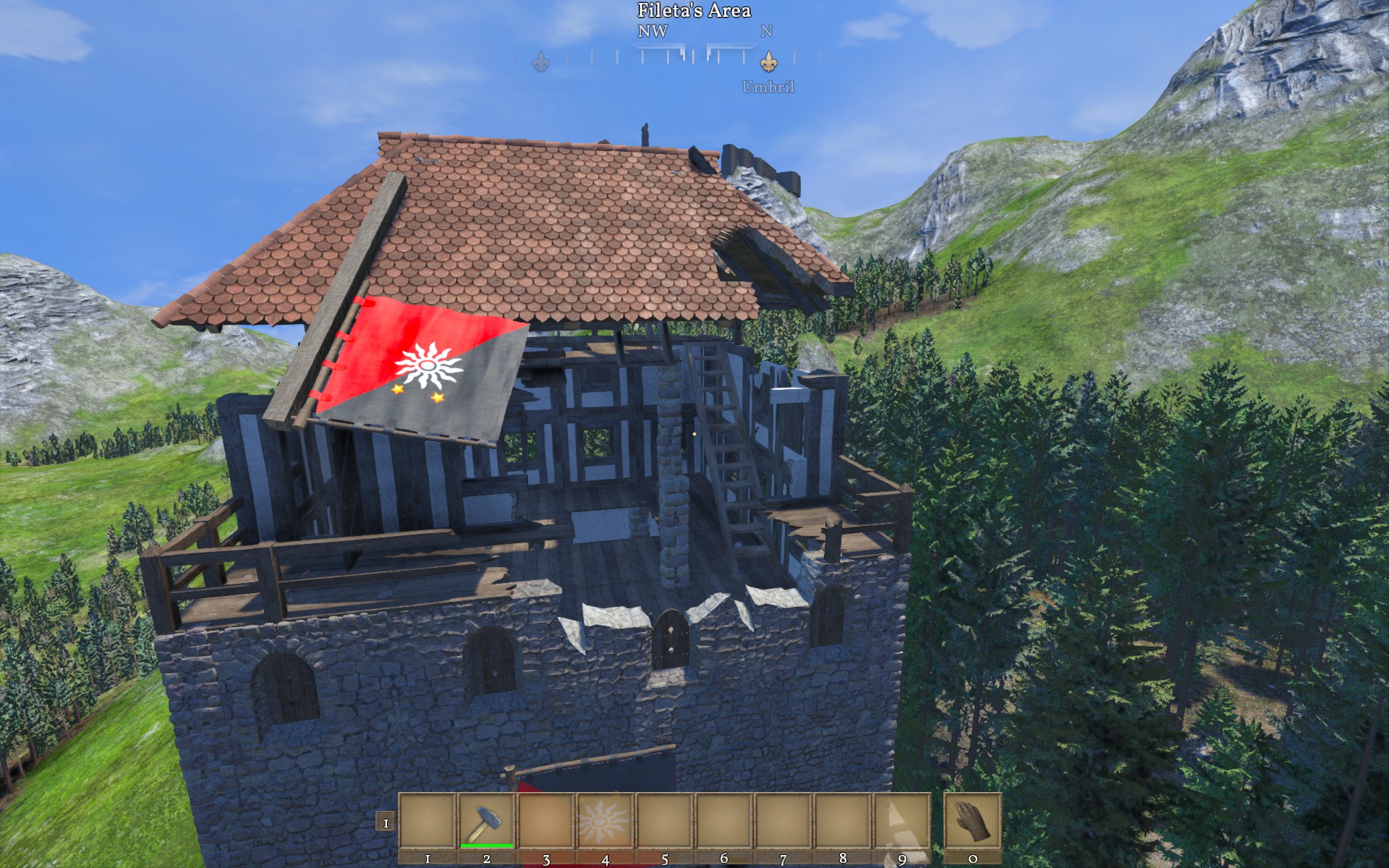Select the hammer in hotbar slot 2
This screenshot has width=1389, height=868.
point(486,822)
